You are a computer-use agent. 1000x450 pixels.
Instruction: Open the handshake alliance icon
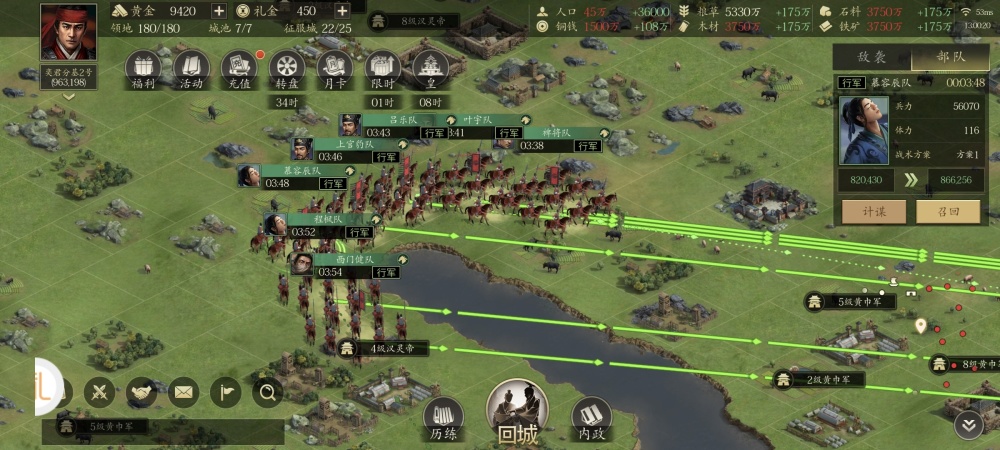pos(142,392)
